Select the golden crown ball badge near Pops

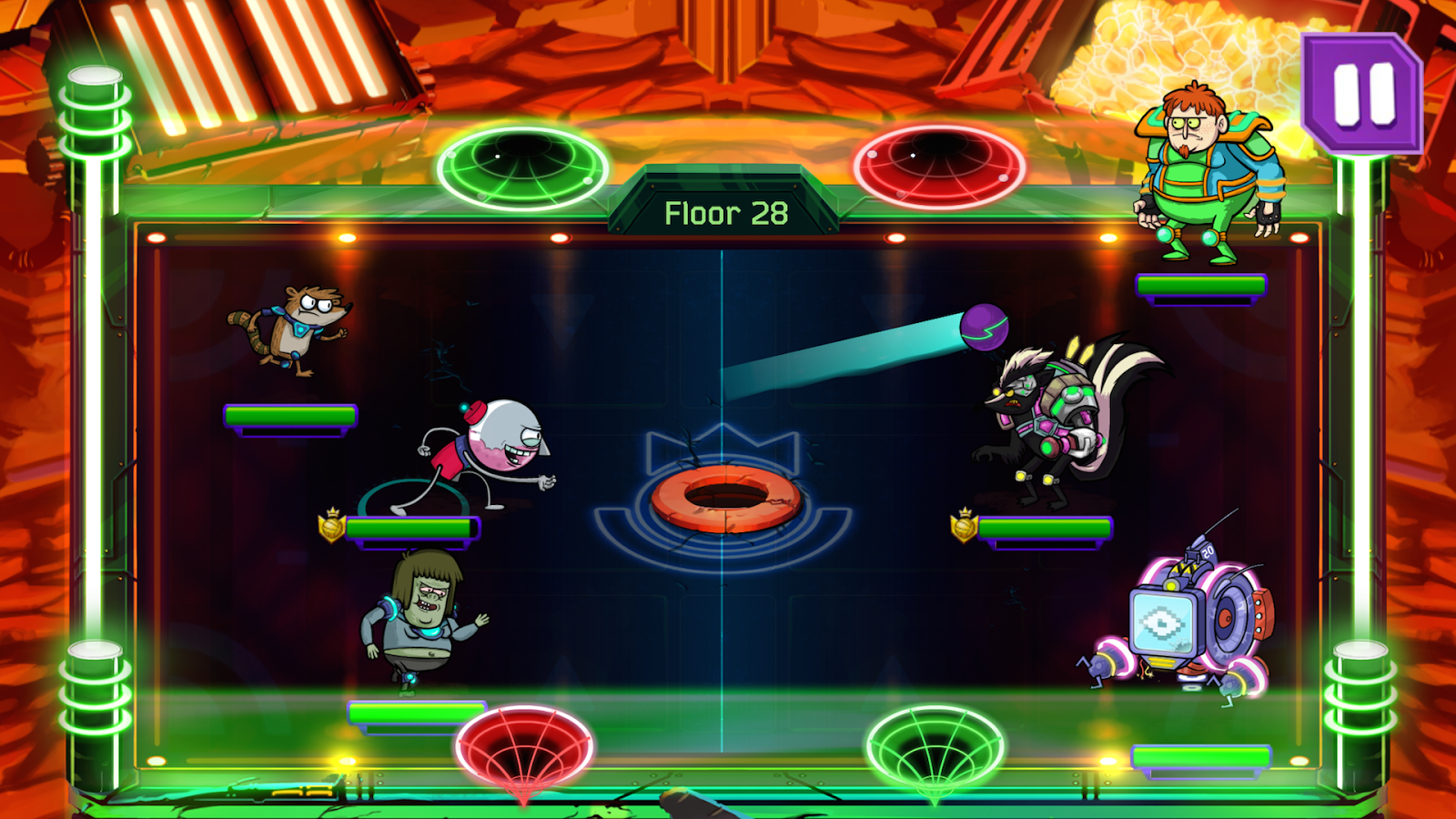point(329,524)
